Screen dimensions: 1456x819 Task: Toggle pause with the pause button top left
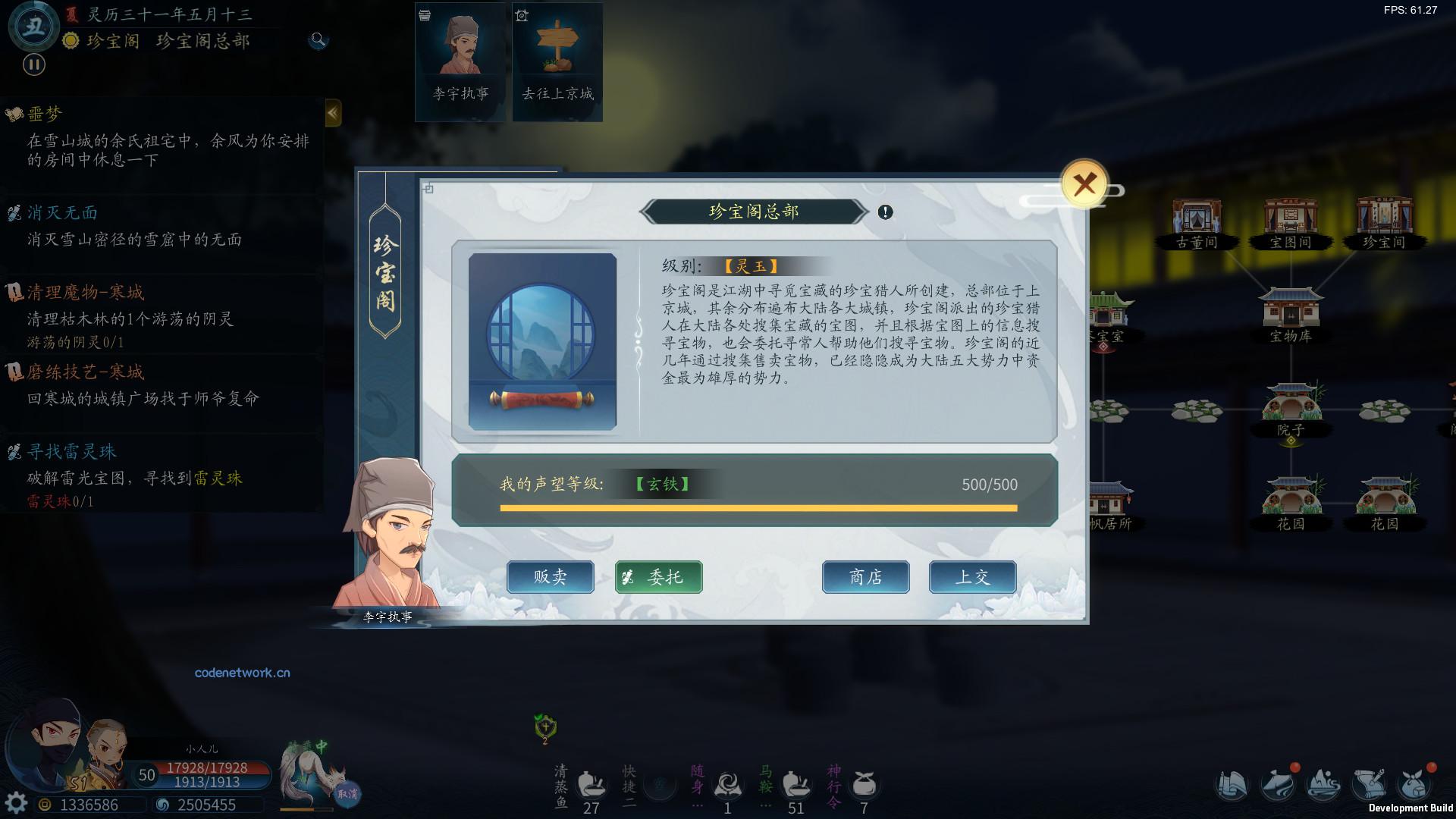pos(33,66)
